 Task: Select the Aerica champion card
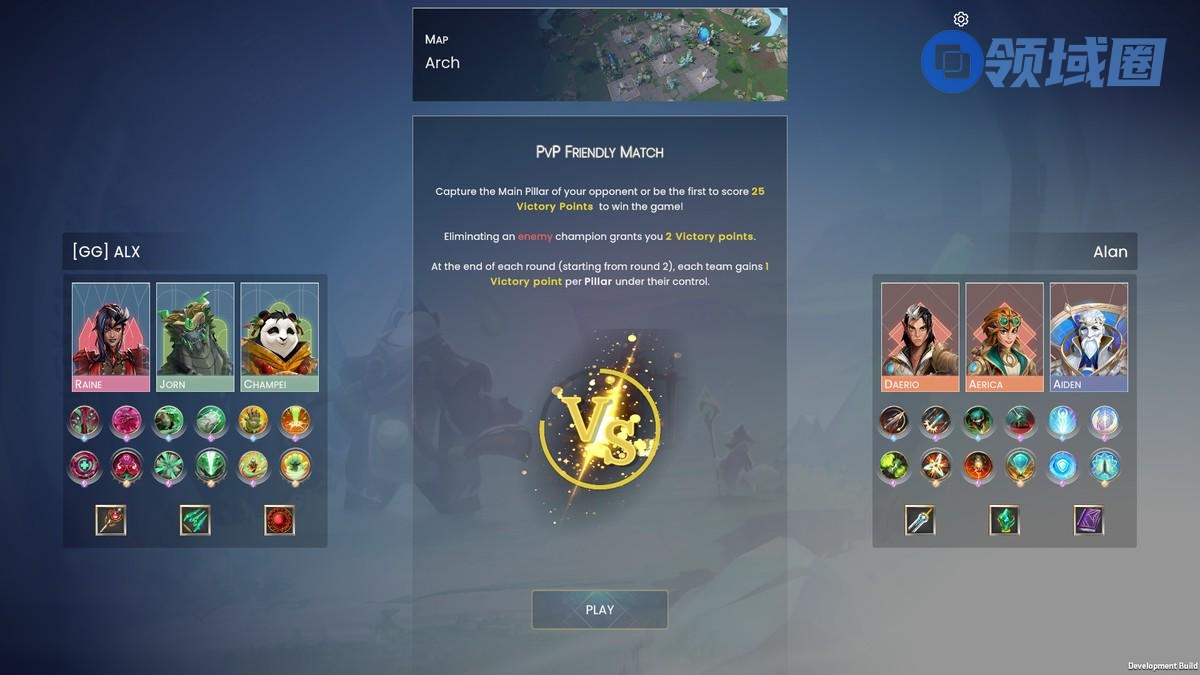1004,336
